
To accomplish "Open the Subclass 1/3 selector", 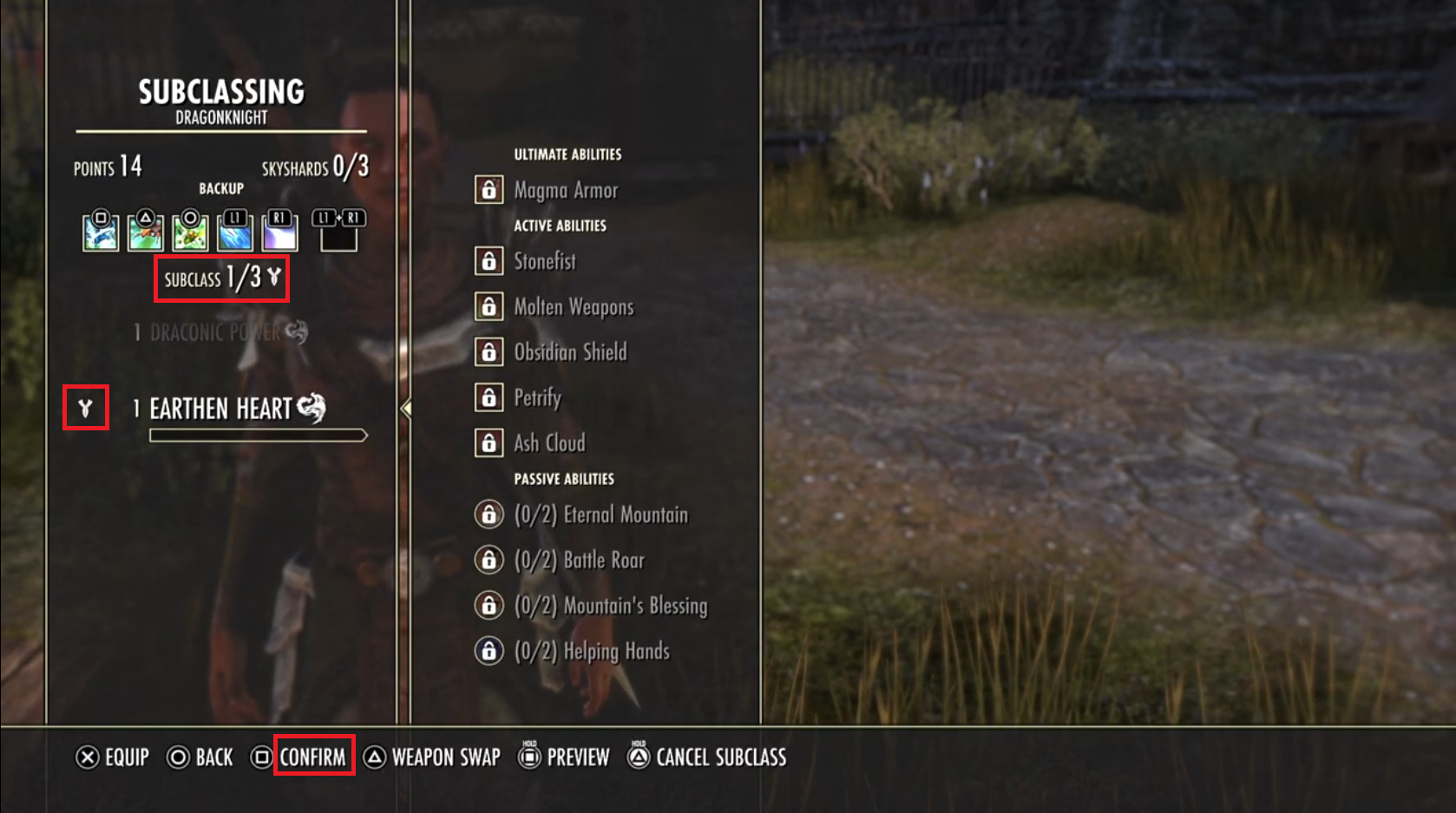I will tap(220, 279).
